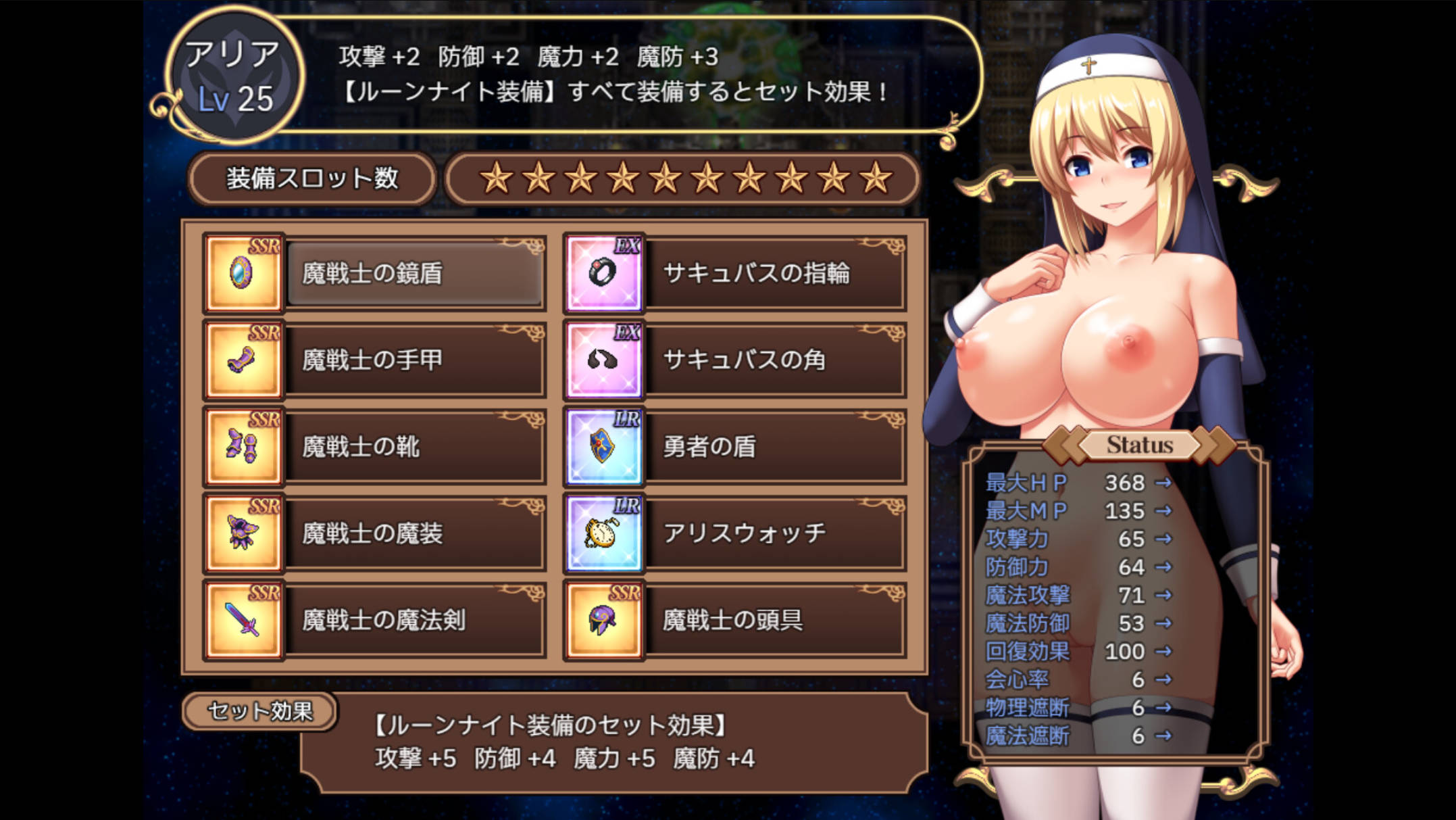This screenshot has height=820, width=1456.
Task: Select the サキュバスの指輪 ring icon
Action: (x=603, y=272)
